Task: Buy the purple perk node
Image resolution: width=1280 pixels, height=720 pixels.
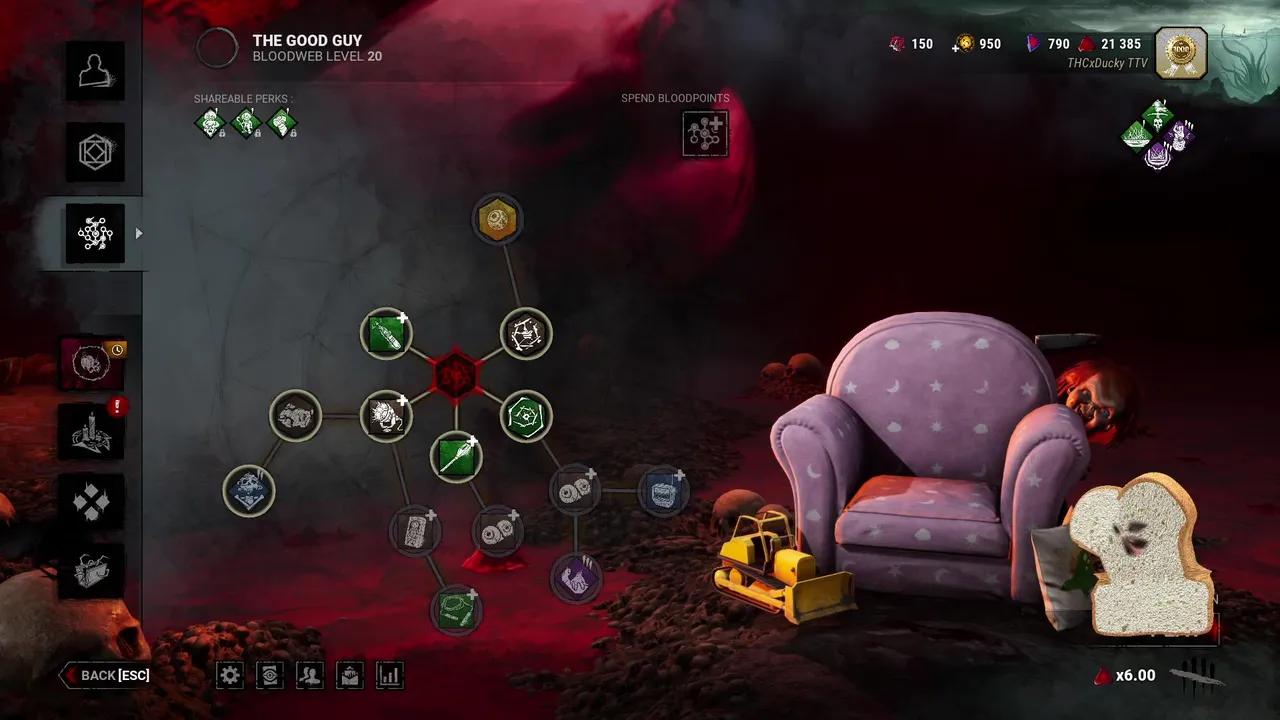Action: point(575,577)
